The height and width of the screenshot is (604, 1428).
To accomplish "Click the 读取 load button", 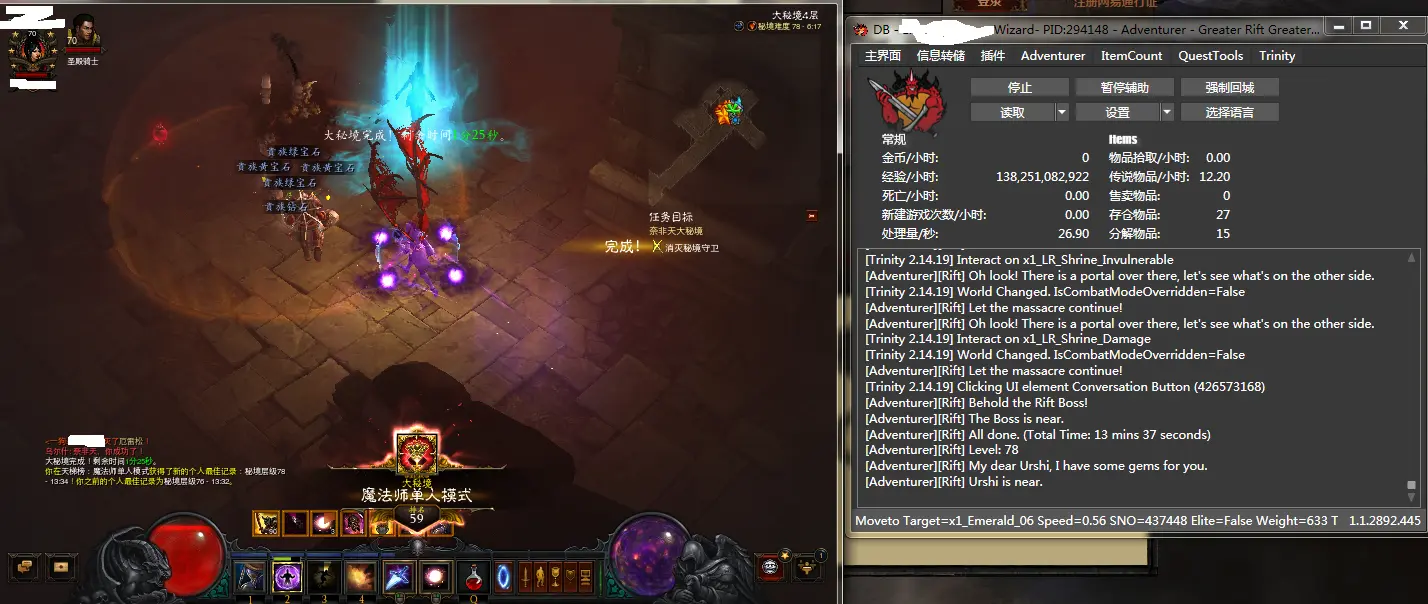I will click(x=1012, y=113).
